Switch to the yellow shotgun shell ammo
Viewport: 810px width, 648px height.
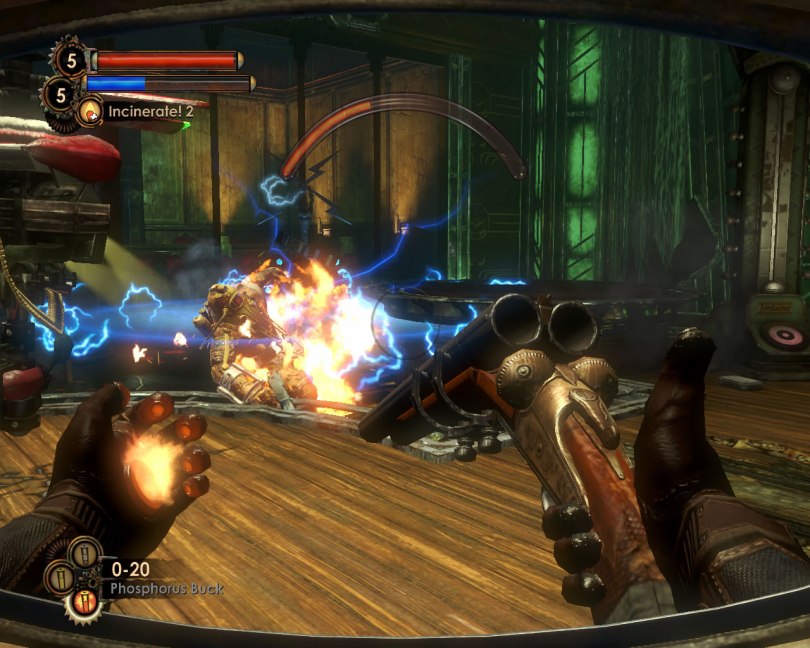(62, 577)
